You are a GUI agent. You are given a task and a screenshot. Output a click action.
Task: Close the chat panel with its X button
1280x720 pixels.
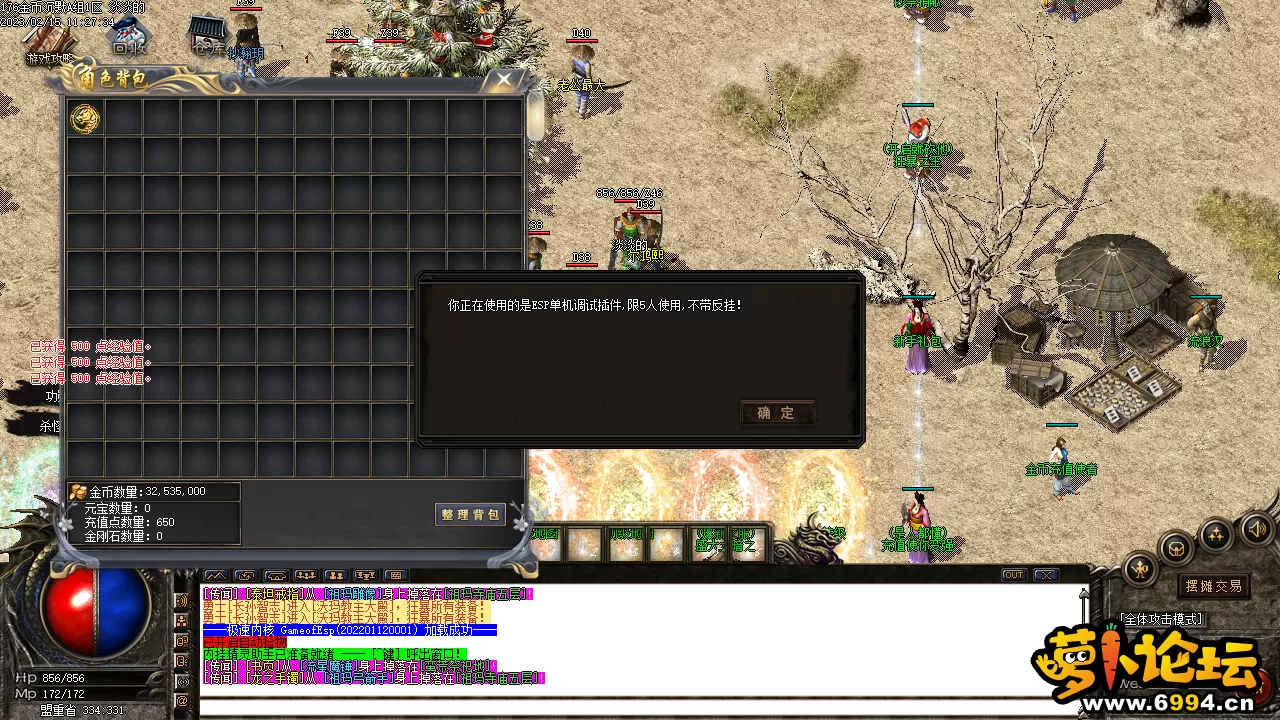[x=1046, y=575]
